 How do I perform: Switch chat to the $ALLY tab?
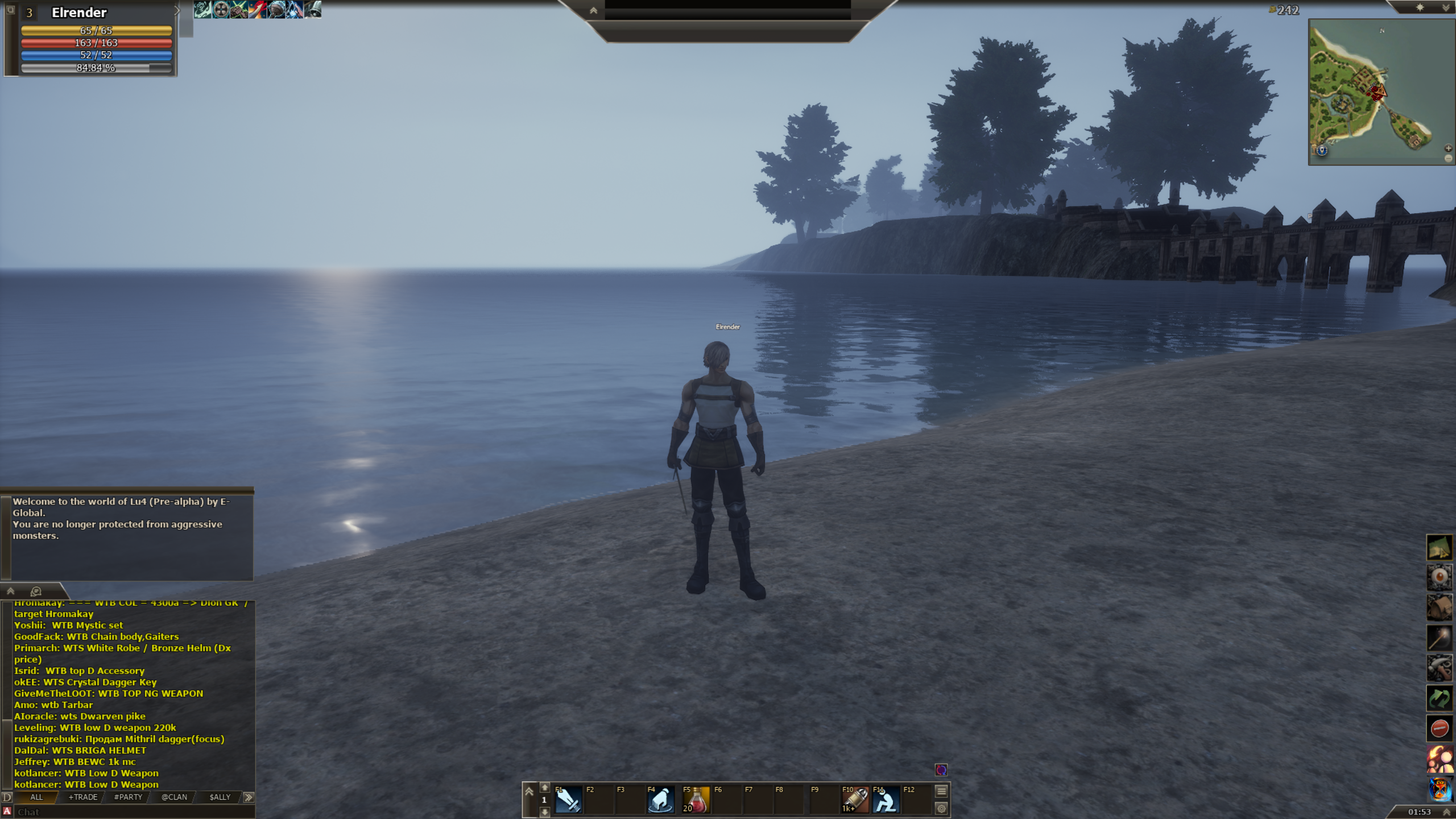pyautogui.click(x=220, y=797)
